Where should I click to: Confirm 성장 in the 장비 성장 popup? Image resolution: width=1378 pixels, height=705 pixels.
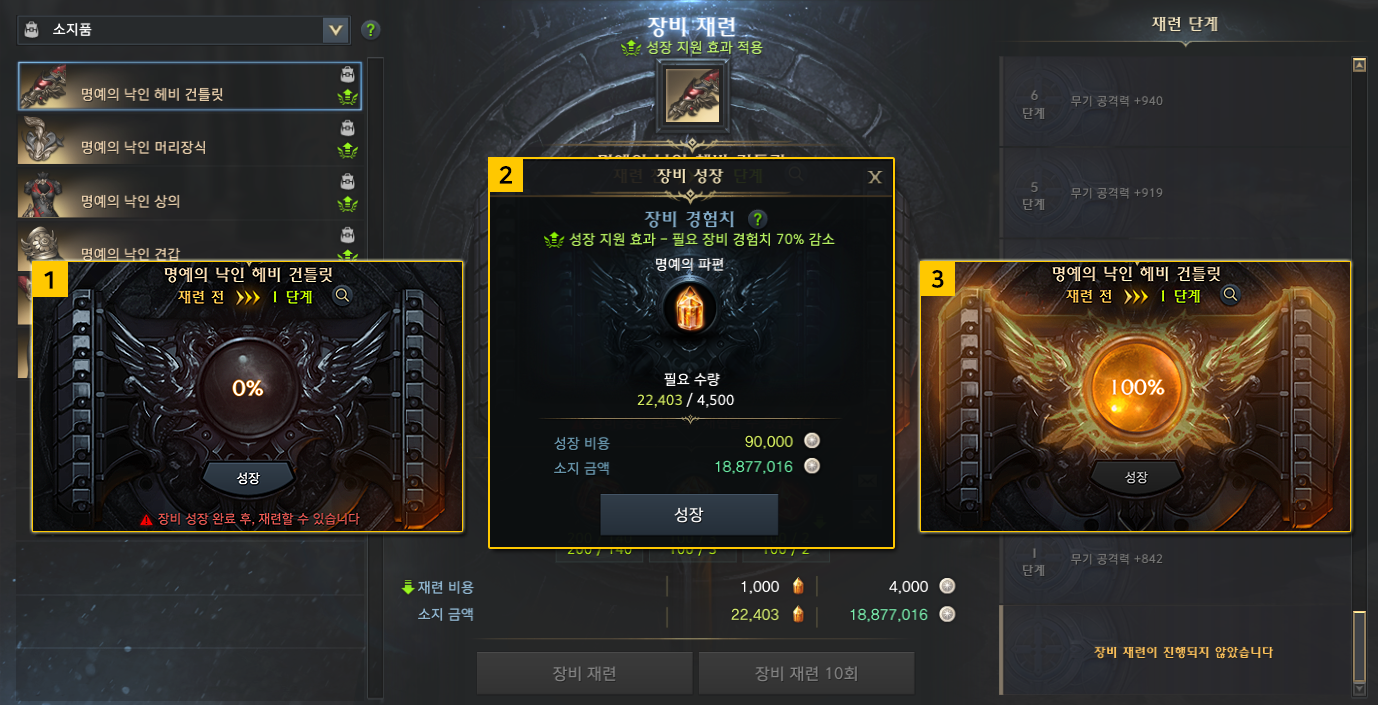coord(689,515)
